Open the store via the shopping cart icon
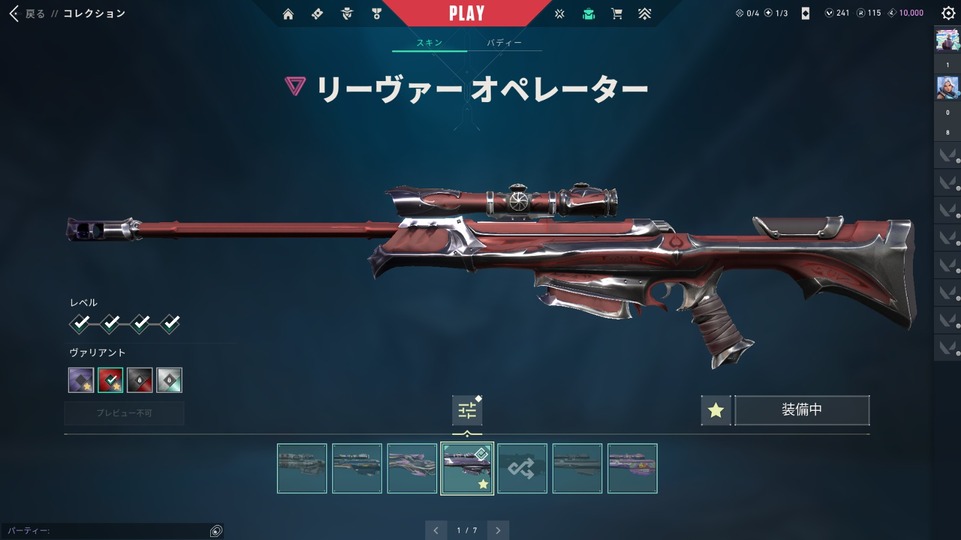This screenshot has width=961, height=540. [x=617, y=14]
